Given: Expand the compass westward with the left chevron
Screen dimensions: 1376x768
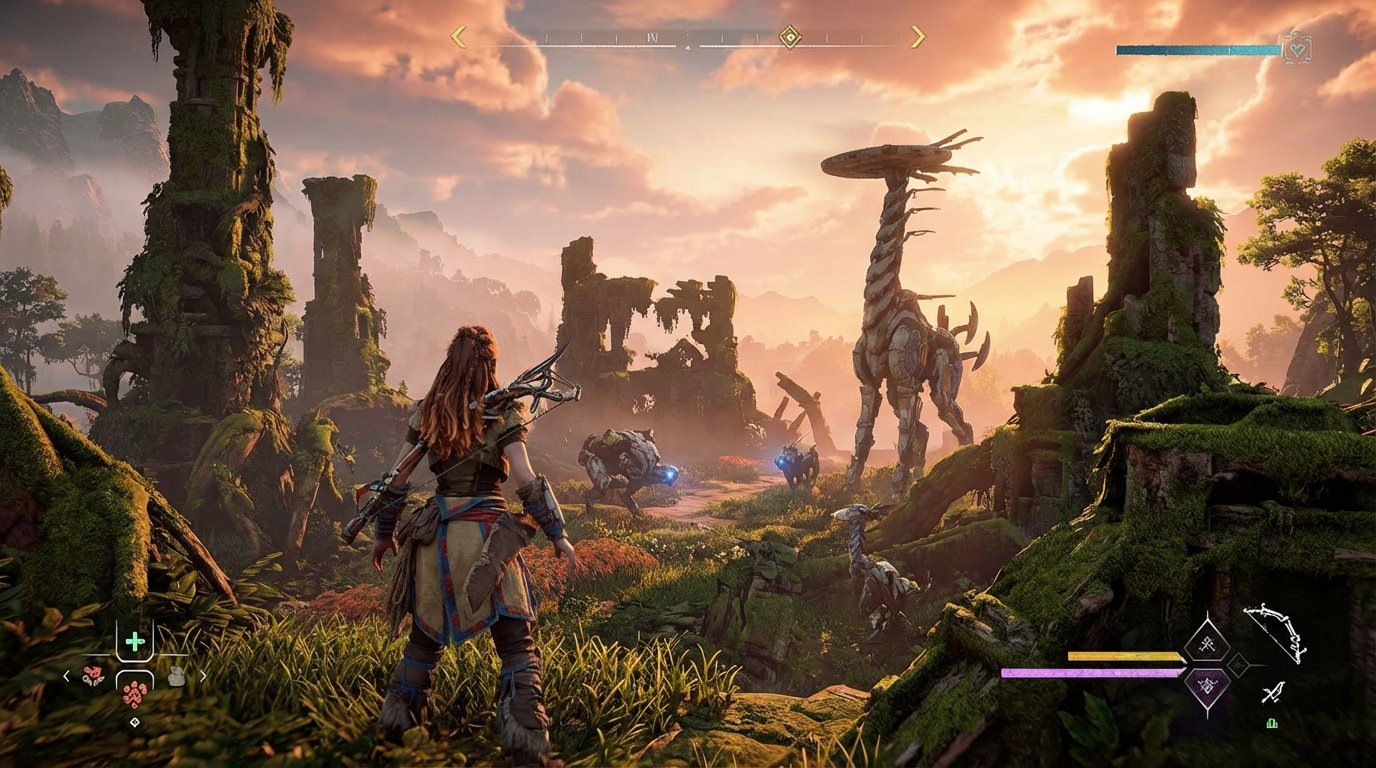Looking at the screenshot, I should [457, 36].
